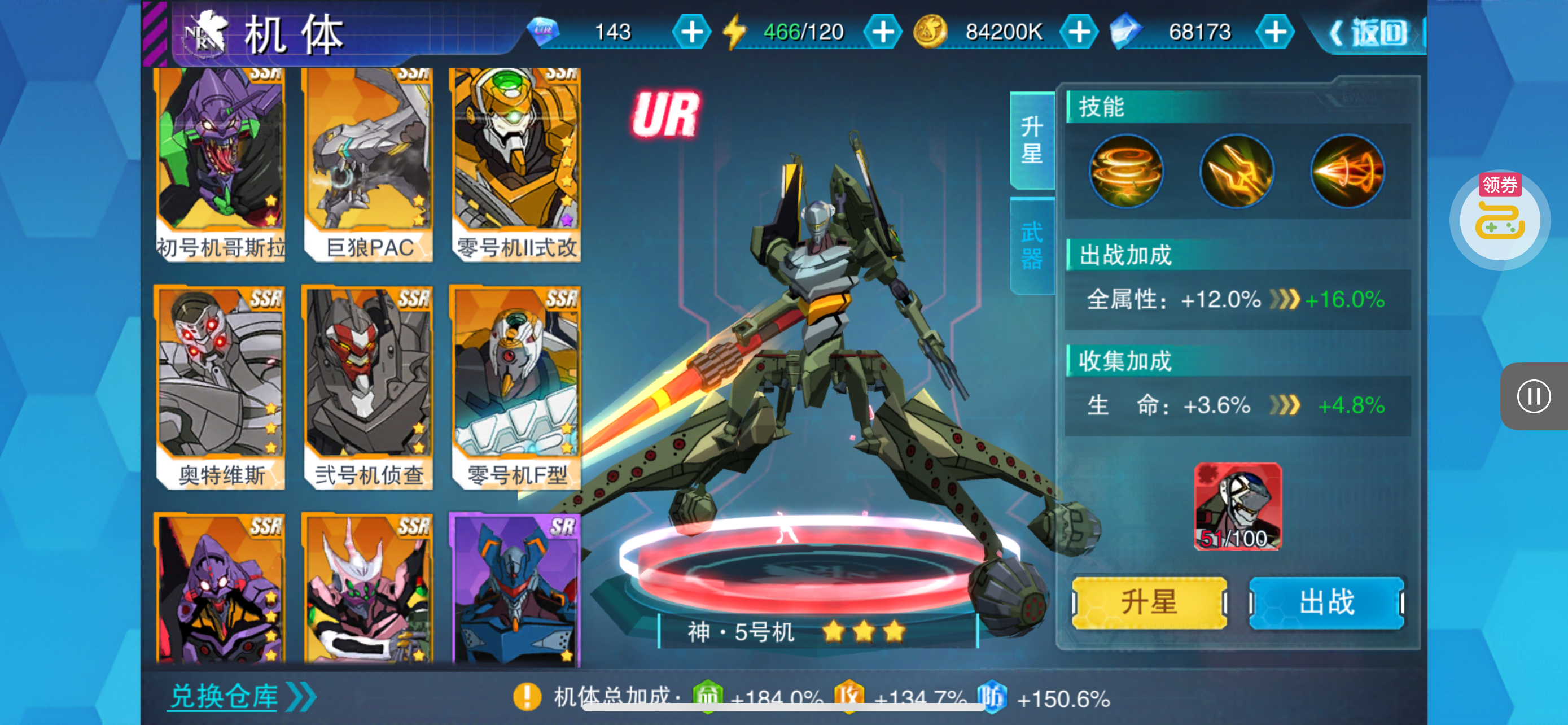Switch to the 升星 side tab
Viewport: 1568px width, 725px height.
pyautogui.click(x=1032, y=140)
